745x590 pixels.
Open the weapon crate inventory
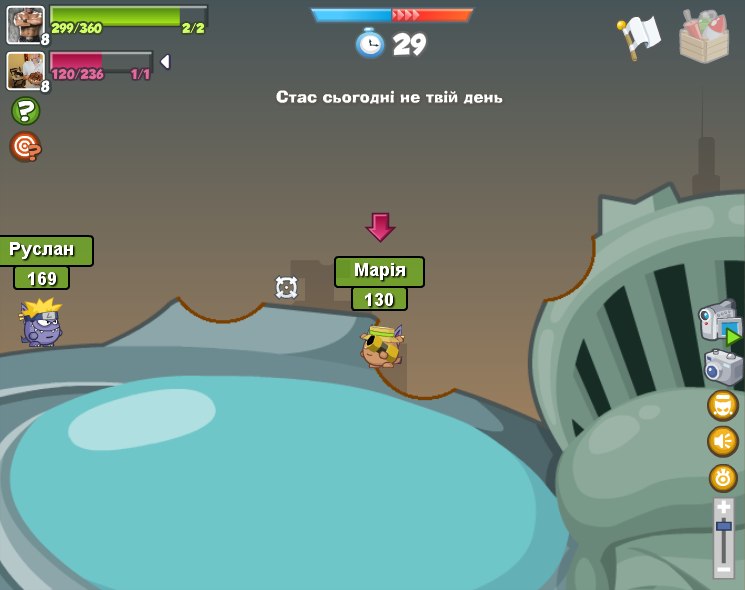(x=704, y=37)
